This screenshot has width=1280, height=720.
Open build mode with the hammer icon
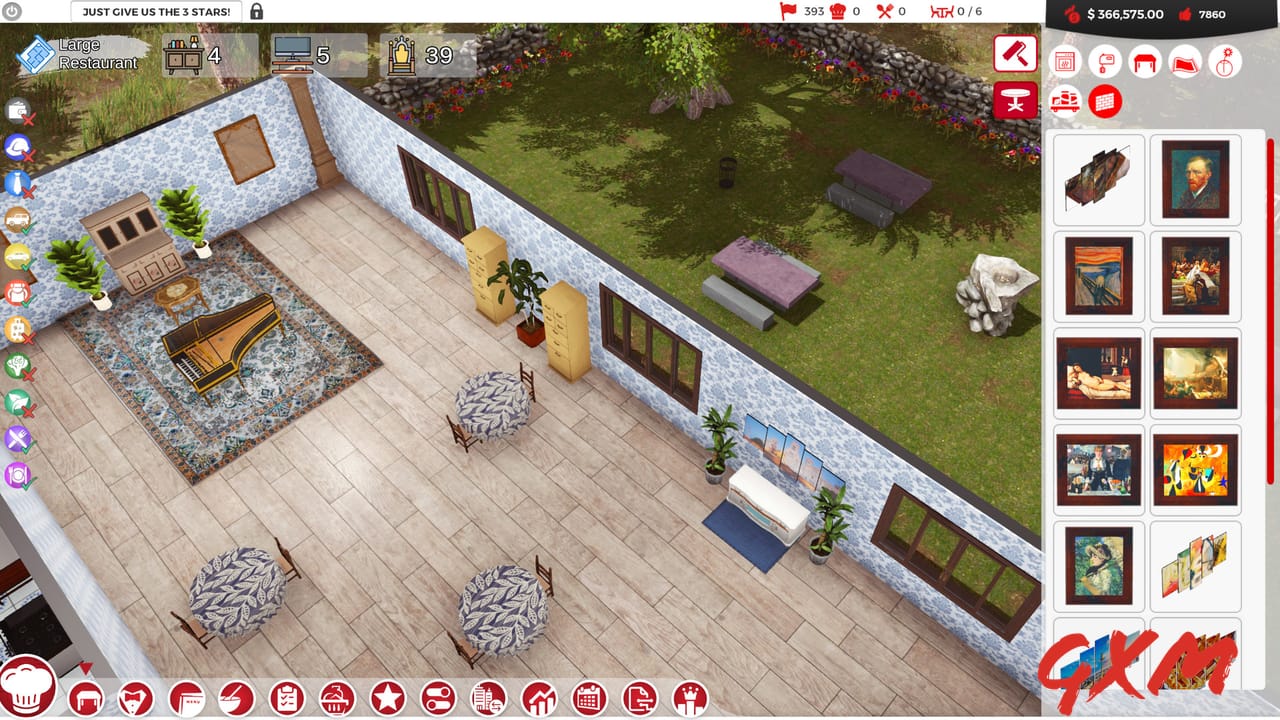point(1015,55)
